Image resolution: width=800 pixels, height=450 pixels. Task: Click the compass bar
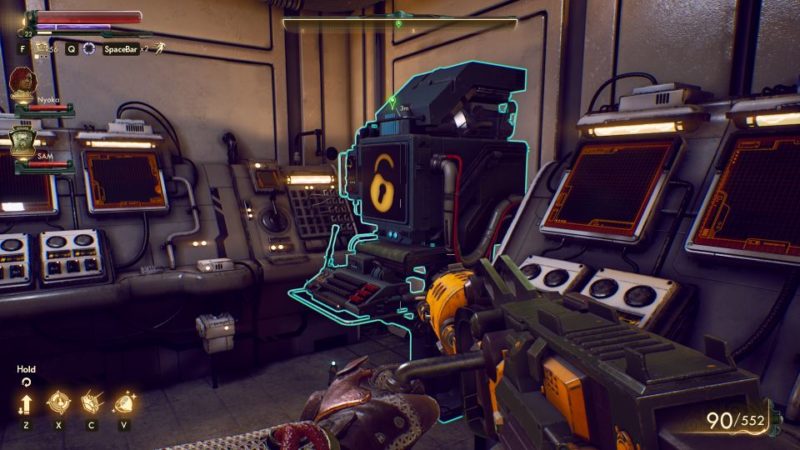click(399, 23)
